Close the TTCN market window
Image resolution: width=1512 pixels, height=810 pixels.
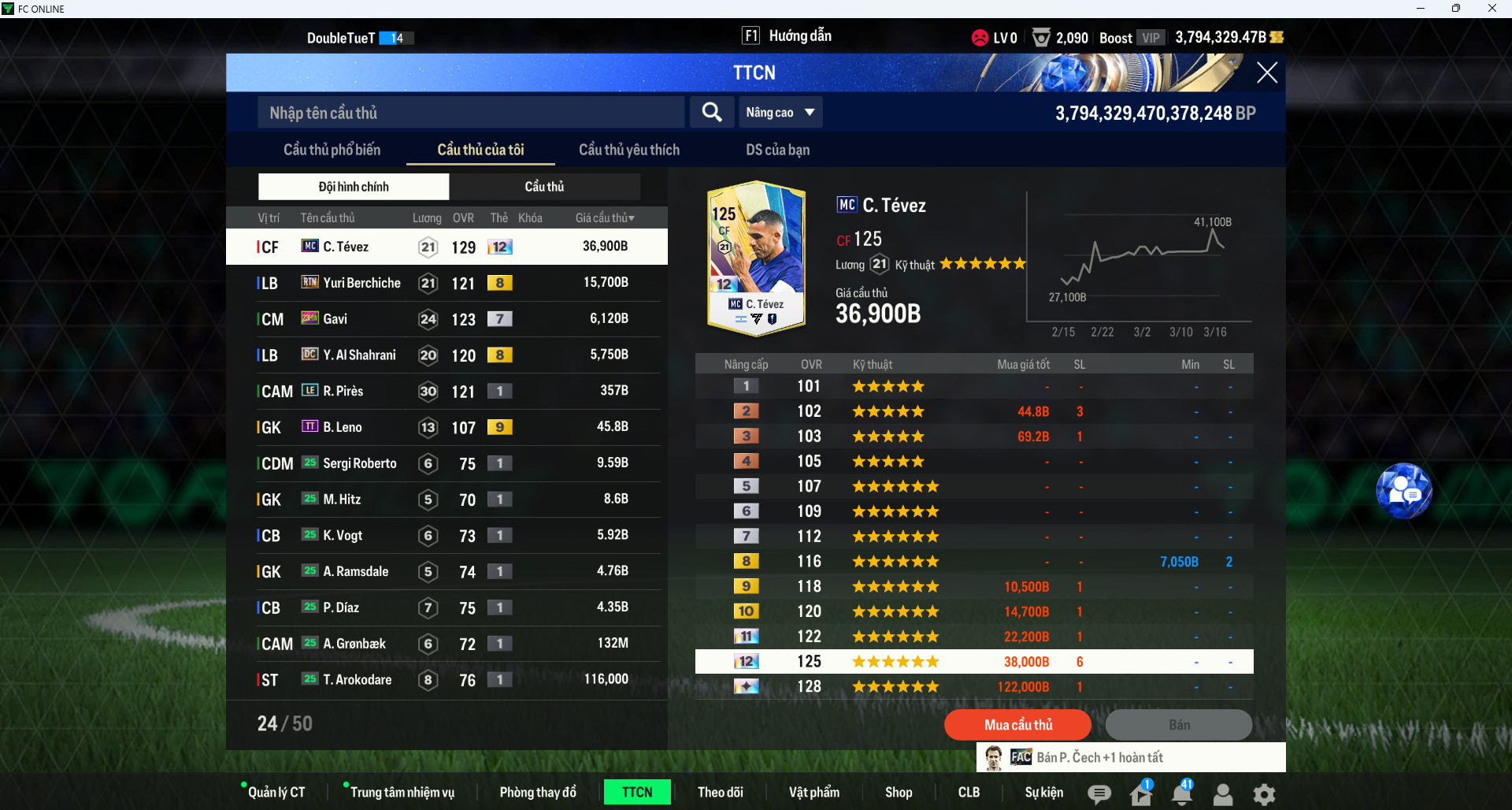tap(1266, 73)
